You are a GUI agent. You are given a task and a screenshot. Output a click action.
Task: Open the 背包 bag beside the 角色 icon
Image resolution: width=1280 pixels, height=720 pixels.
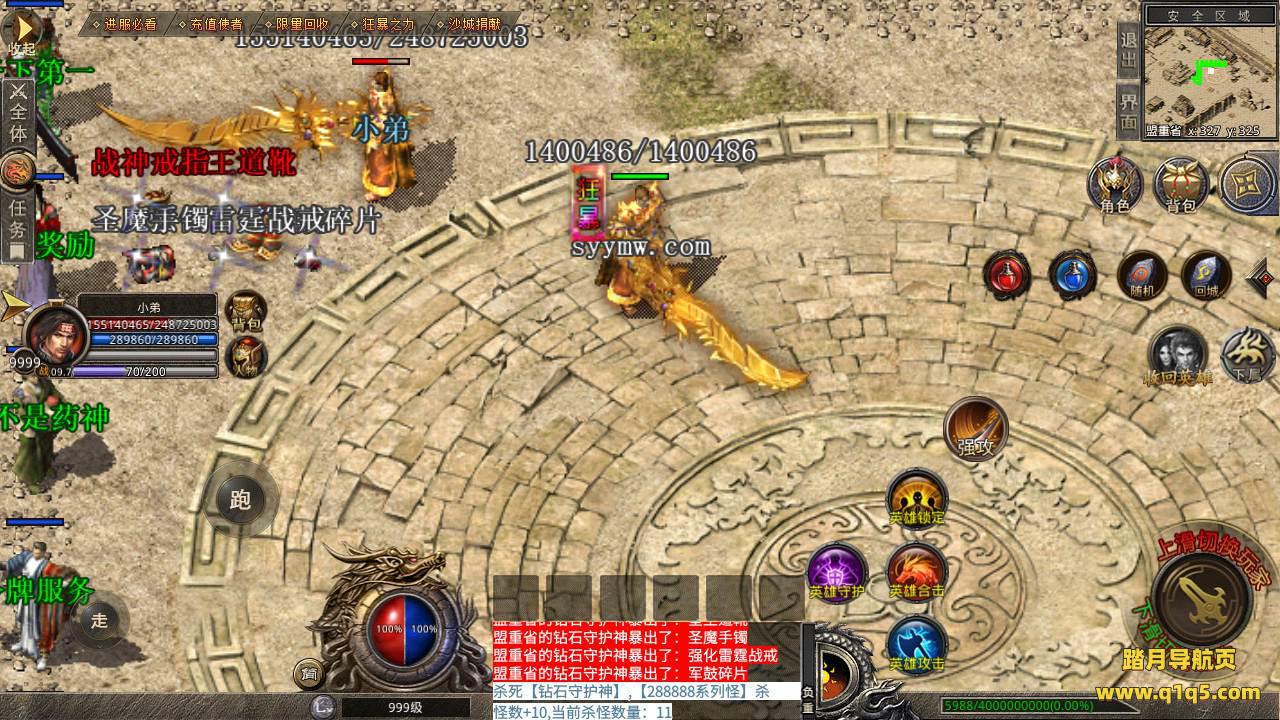coord(1181,186)
